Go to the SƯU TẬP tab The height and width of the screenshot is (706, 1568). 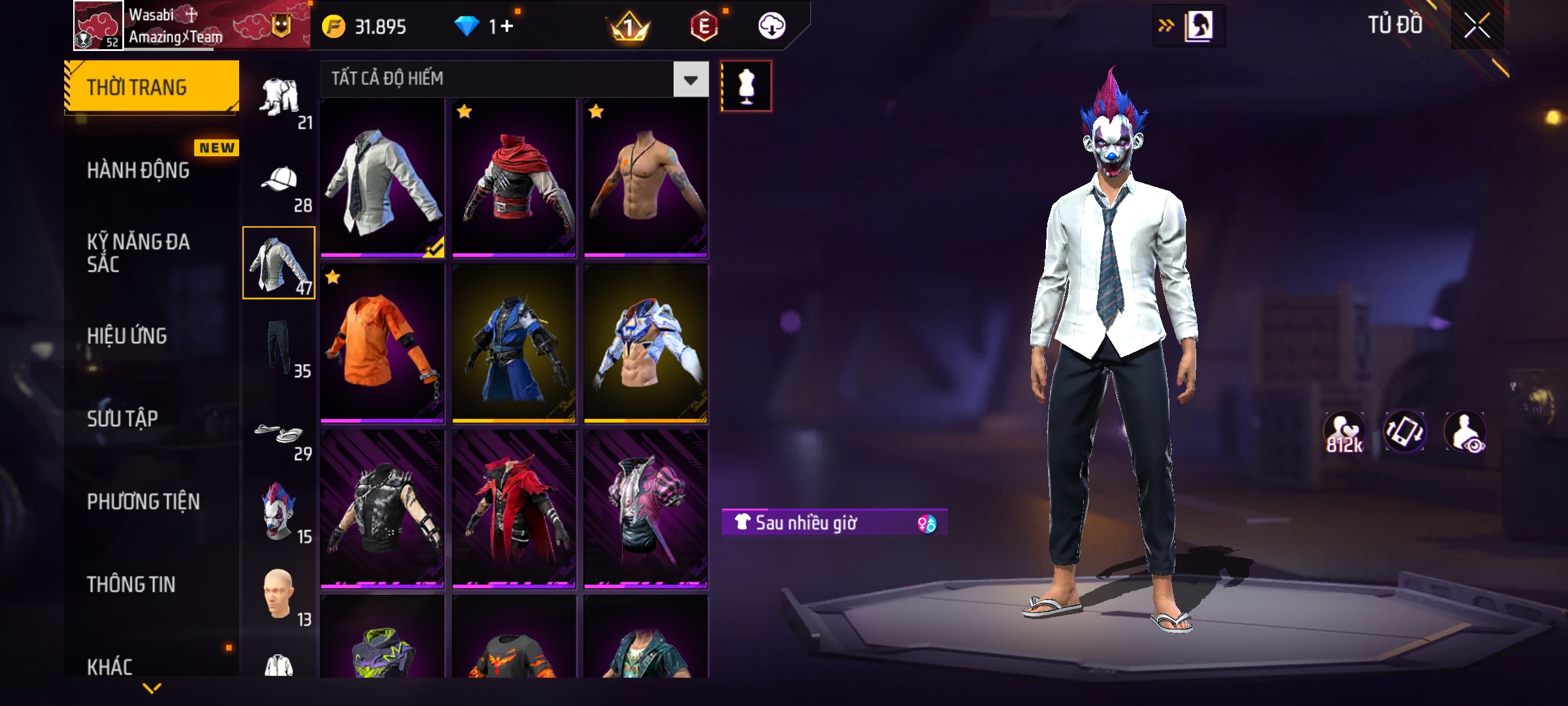[123, 418]
